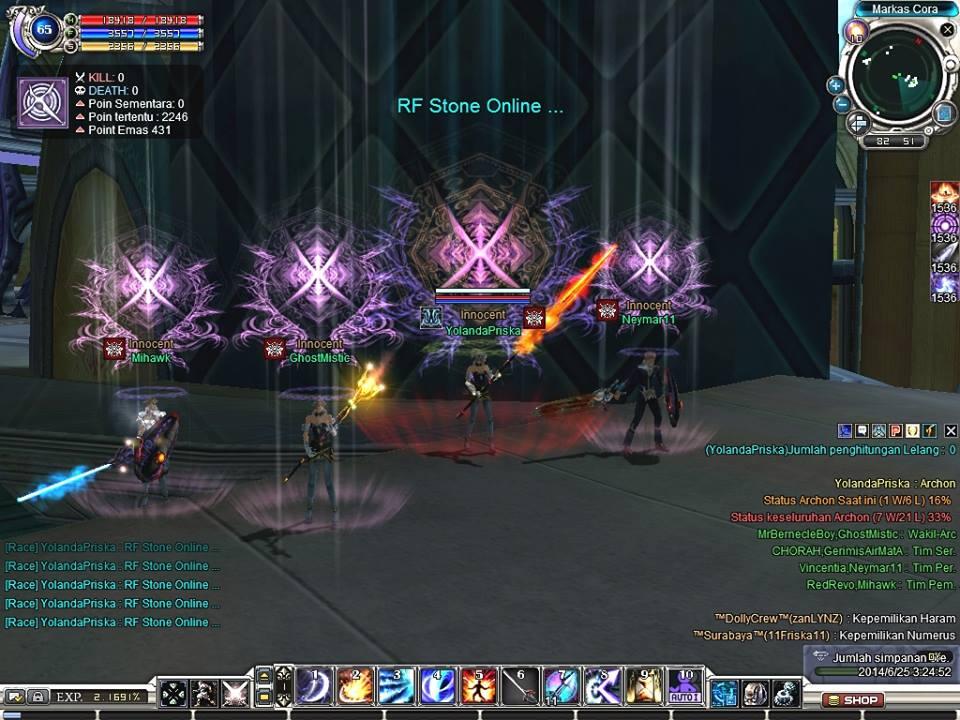Select the red P icon in panel toolbar
Viewport: 960px width, 720px height.
coord(896,431)
